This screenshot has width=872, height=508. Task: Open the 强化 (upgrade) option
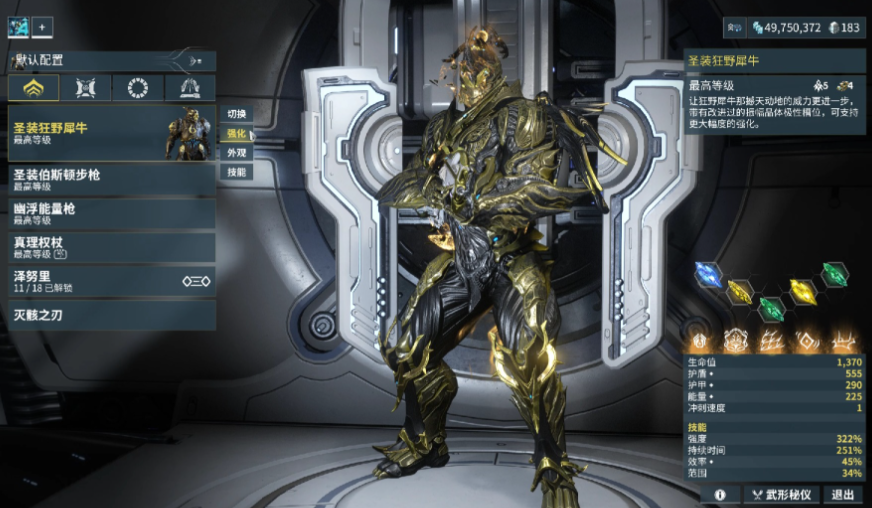coord(236,133)
